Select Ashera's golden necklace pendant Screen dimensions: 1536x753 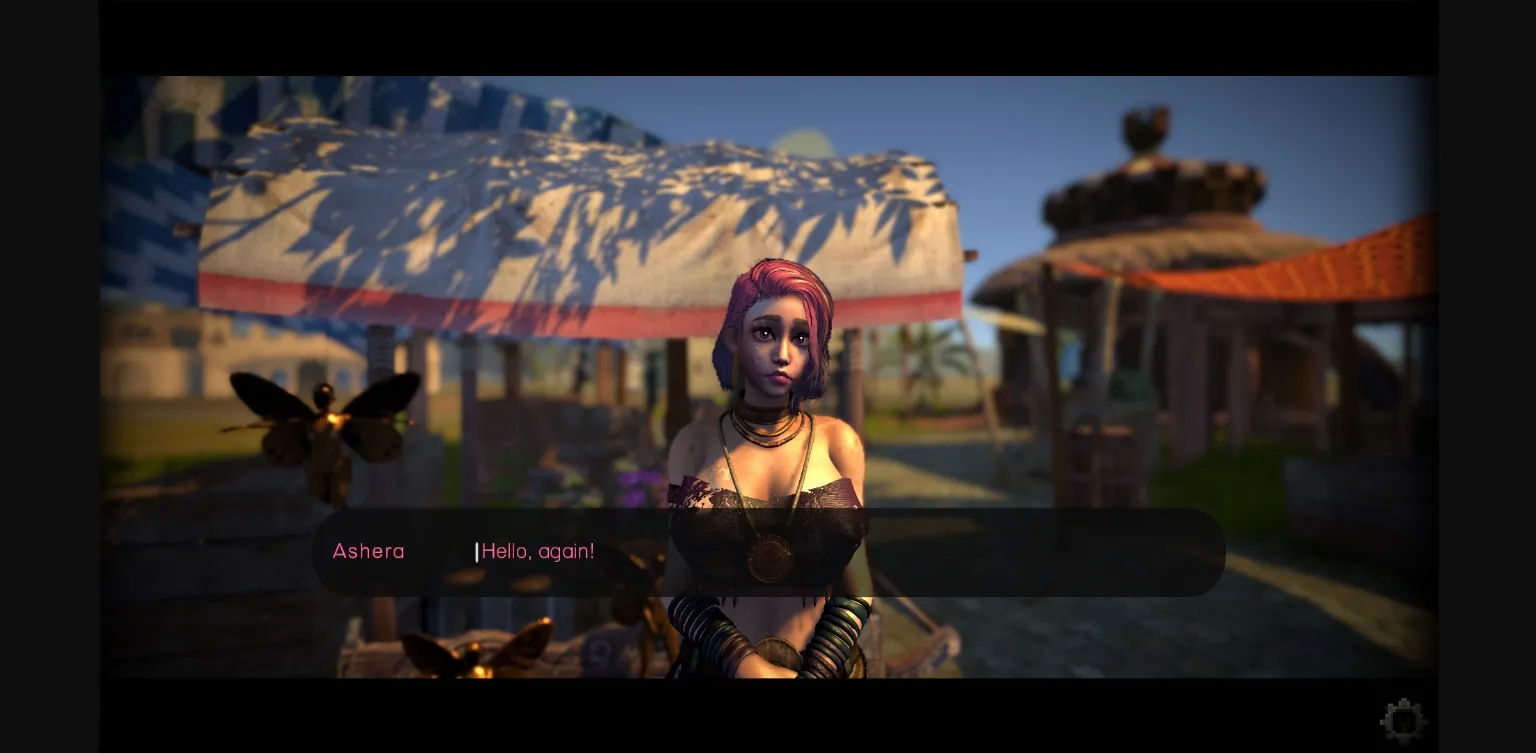[770, 560]
